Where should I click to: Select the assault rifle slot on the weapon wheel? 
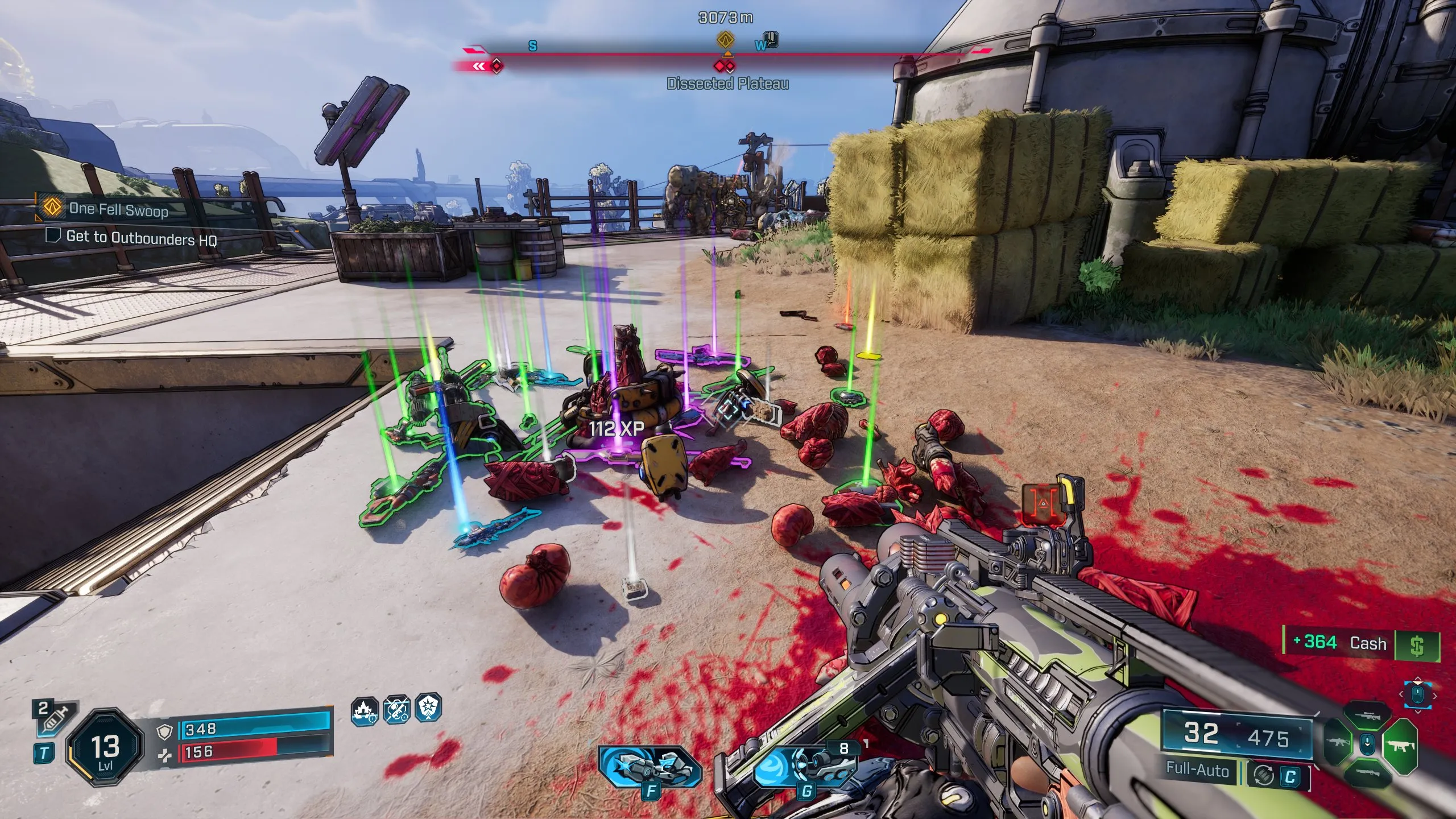pyautogui.click(x=1338, y=741)
